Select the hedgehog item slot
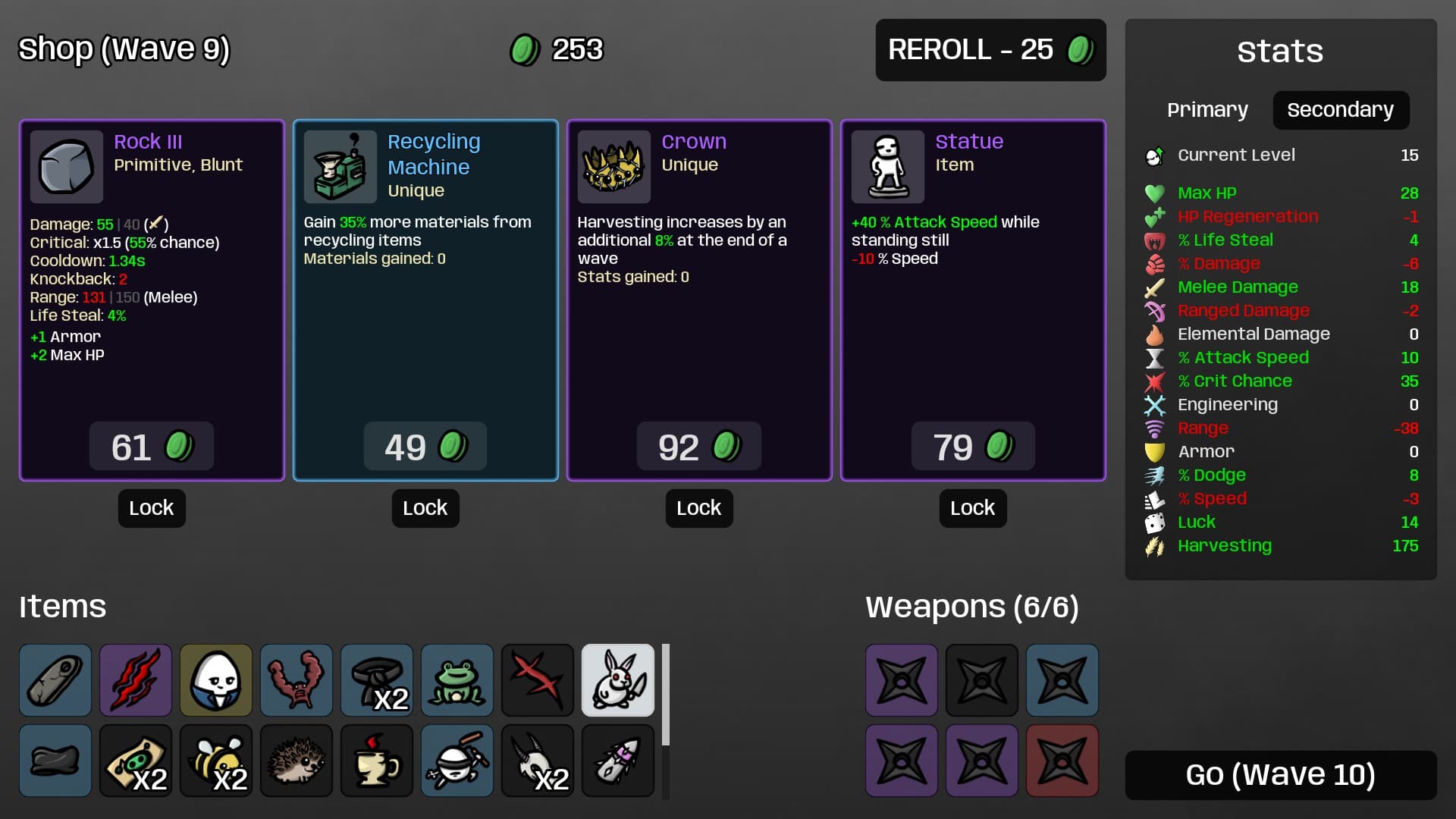 pos(296,761)
